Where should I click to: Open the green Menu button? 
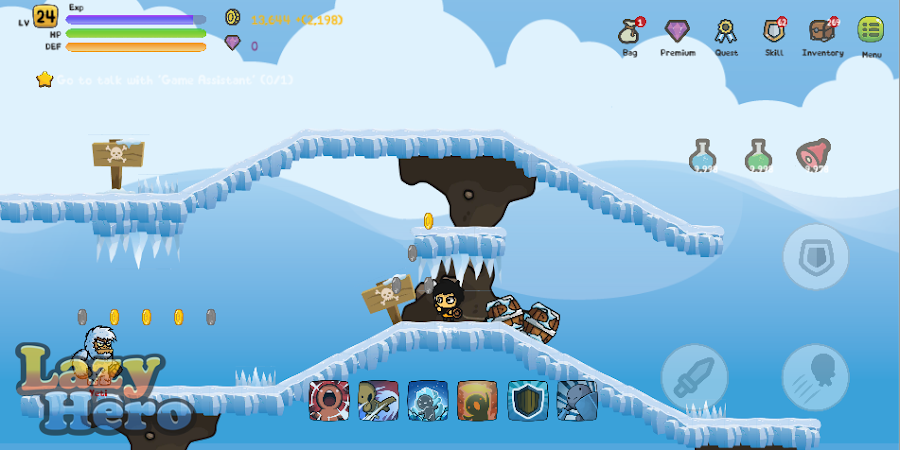click(871, 31)
